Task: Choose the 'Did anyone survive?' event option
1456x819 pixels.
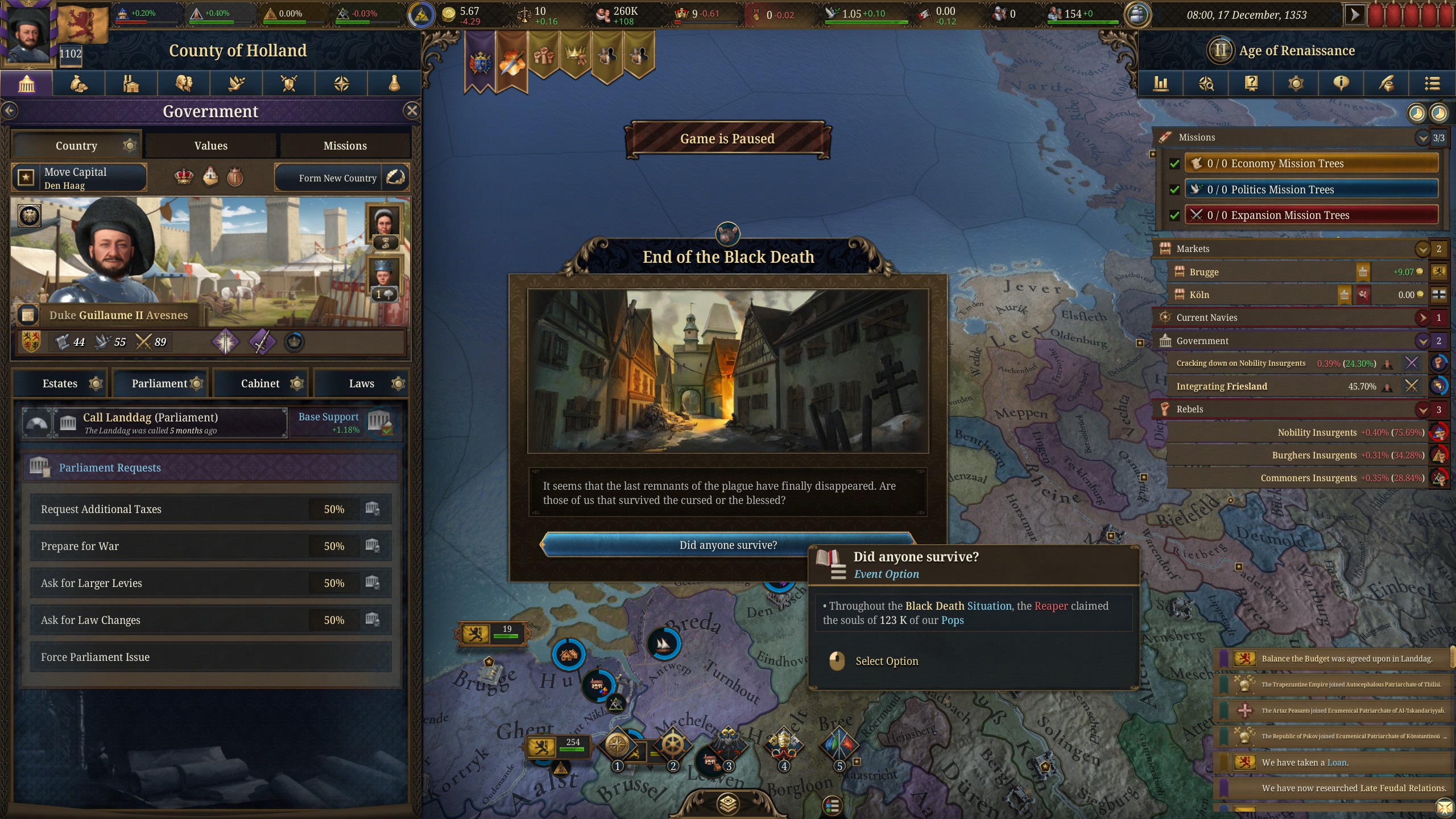Action: (x=729, y=545)
